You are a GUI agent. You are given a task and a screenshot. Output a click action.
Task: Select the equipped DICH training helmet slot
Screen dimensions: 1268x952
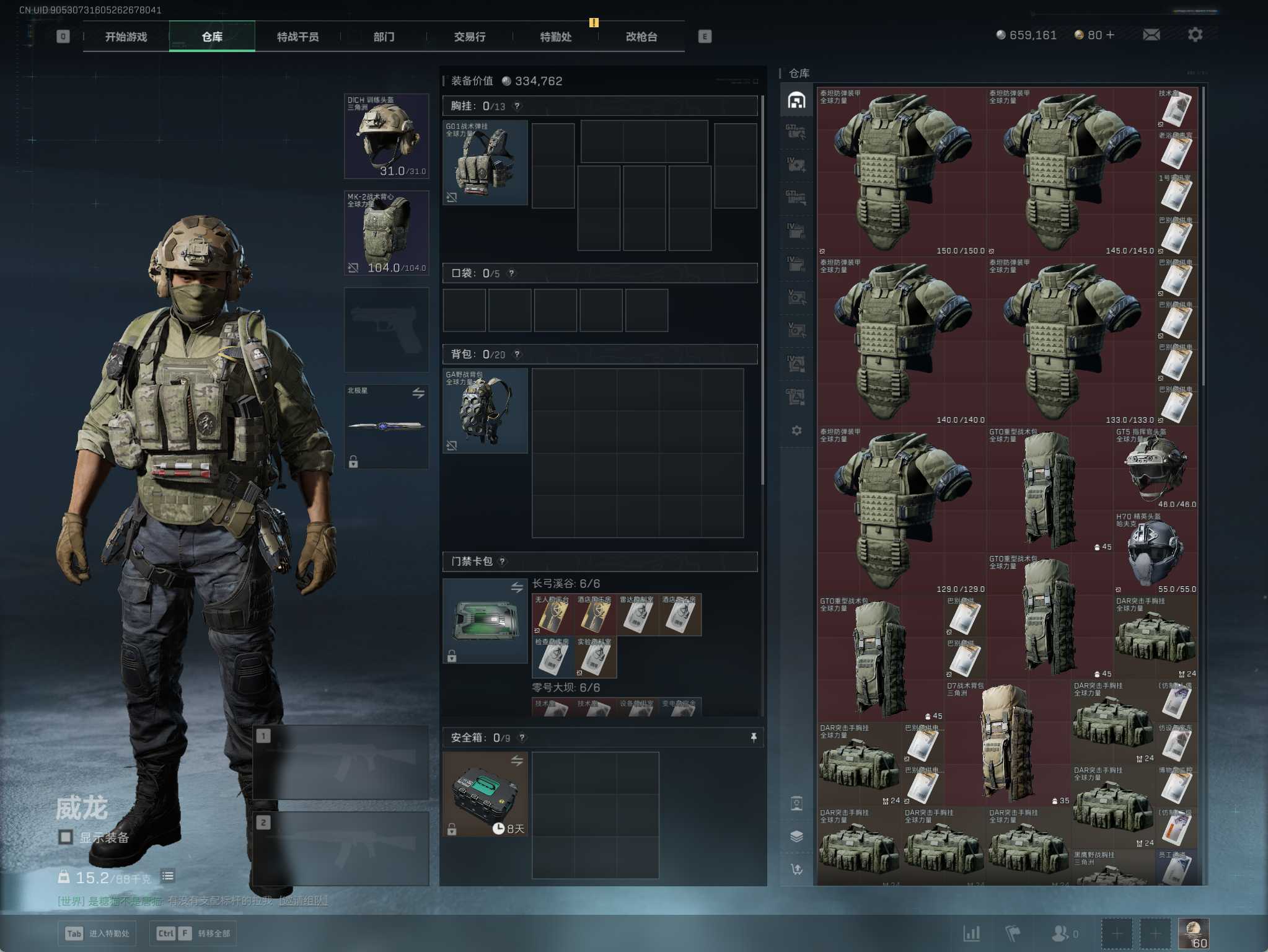386,136
